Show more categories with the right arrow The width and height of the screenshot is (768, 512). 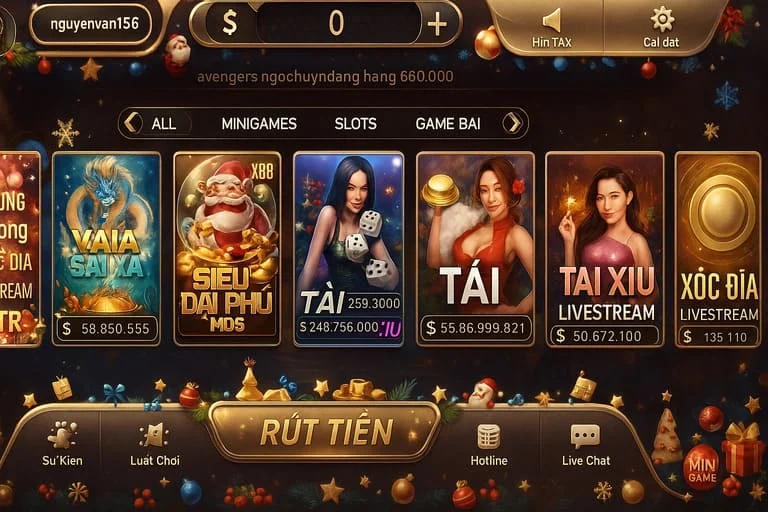[x=513, y=123]
